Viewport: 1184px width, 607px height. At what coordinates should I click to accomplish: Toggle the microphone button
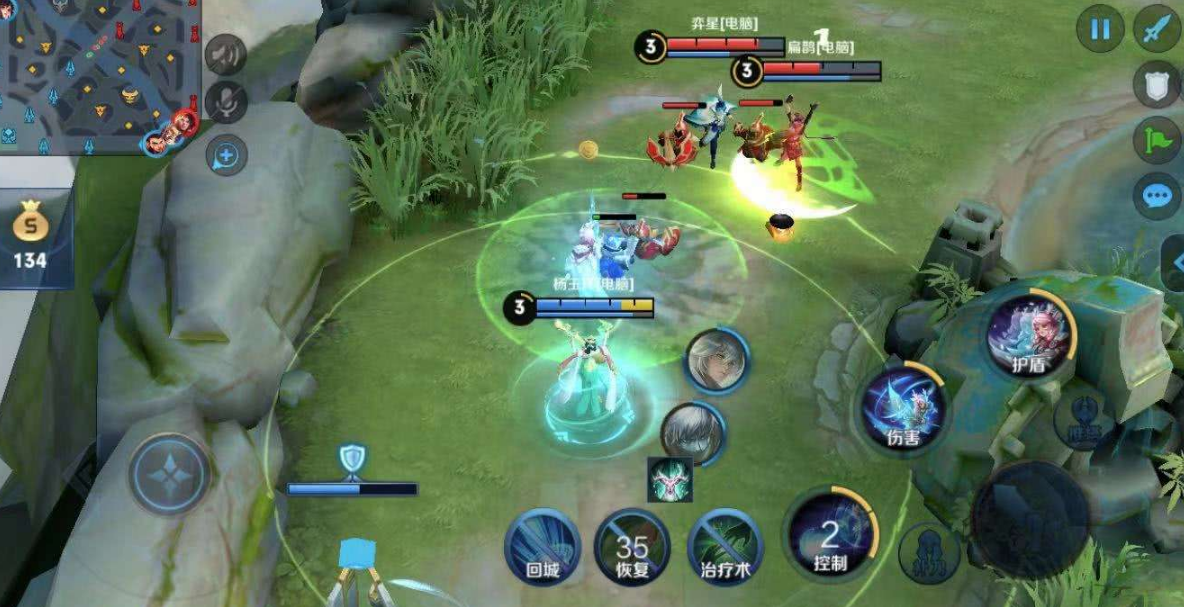226,102
